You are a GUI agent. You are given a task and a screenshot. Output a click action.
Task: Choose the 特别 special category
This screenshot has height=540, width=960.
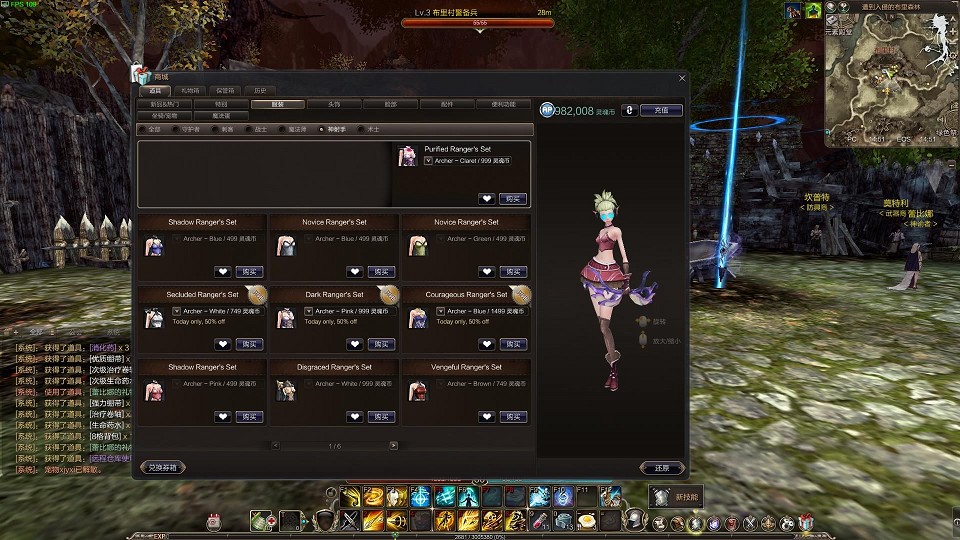click(x=220, y=103)
